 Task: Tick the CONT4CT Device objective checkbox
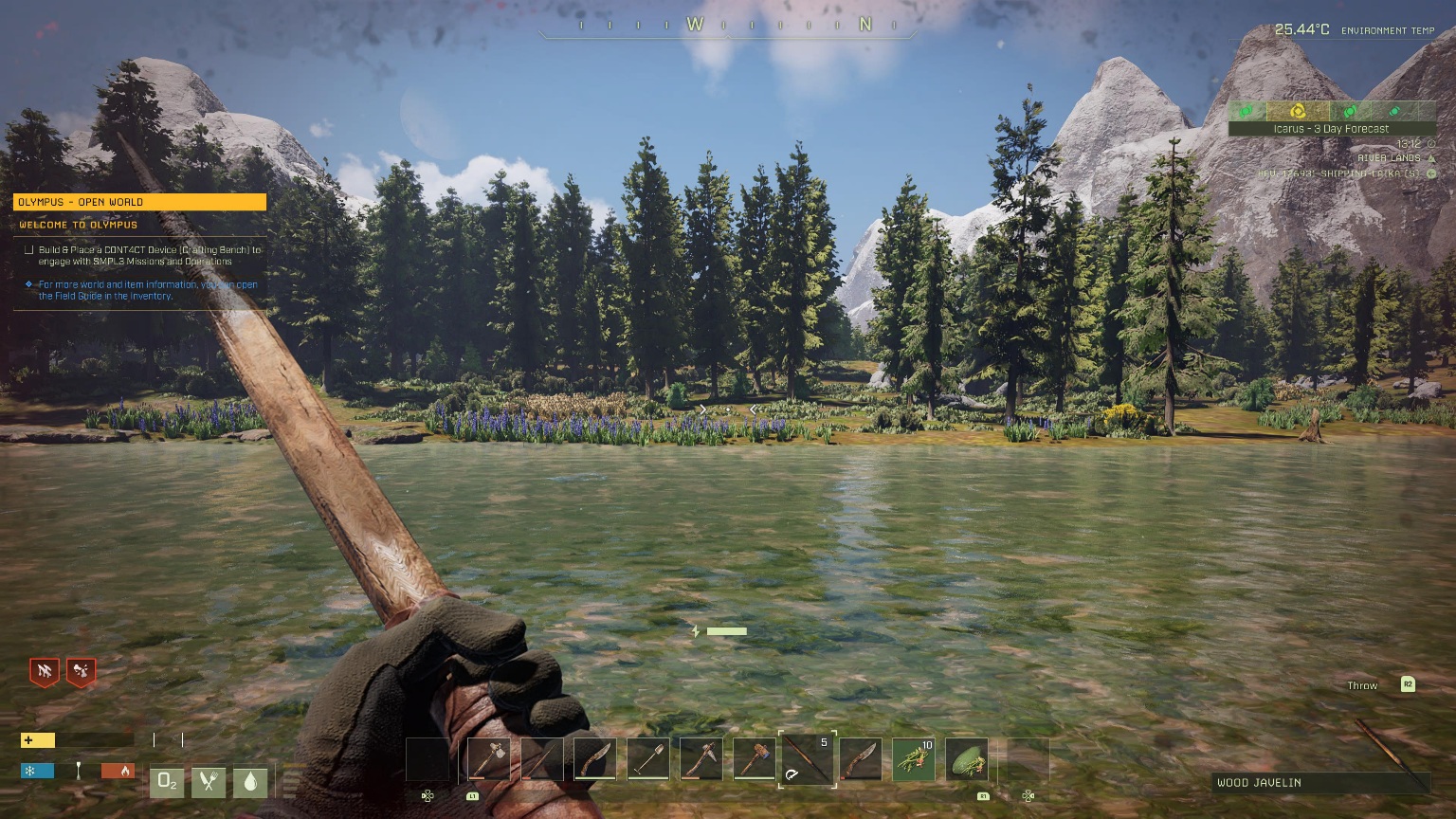[29, 250]
